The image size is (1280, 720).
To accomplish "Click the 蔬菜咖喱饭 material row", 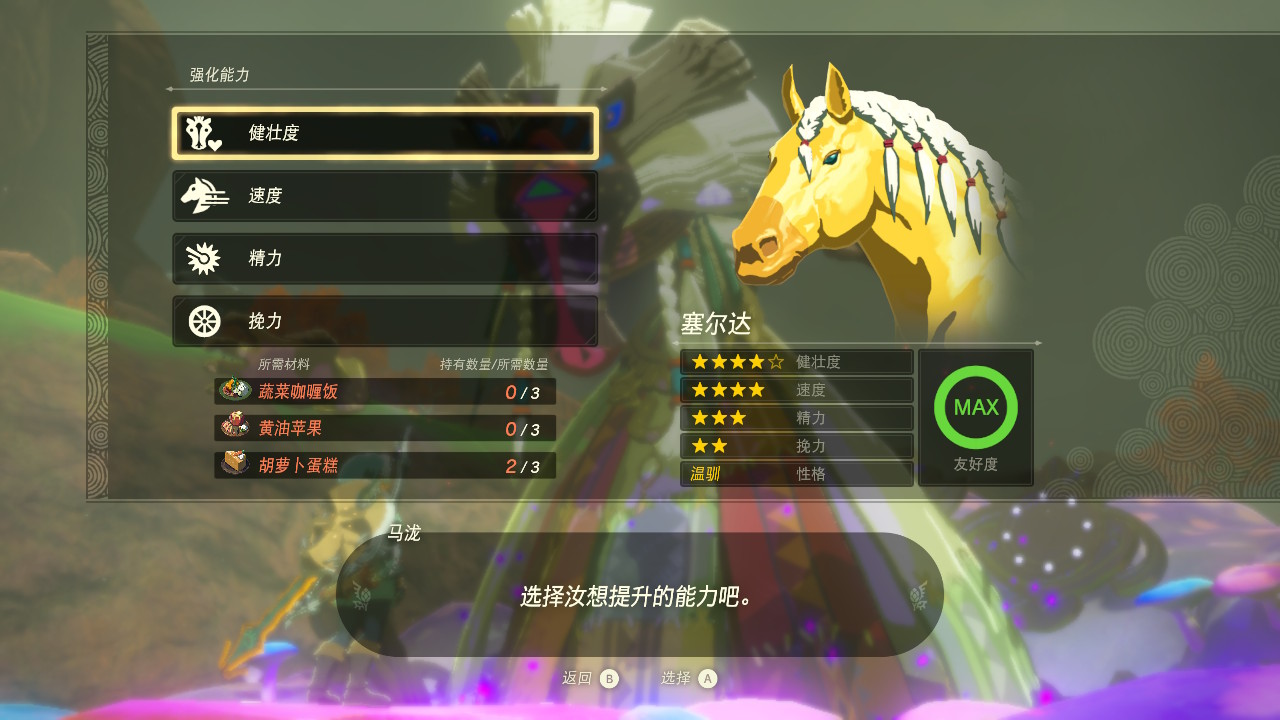I will [385, 392].
